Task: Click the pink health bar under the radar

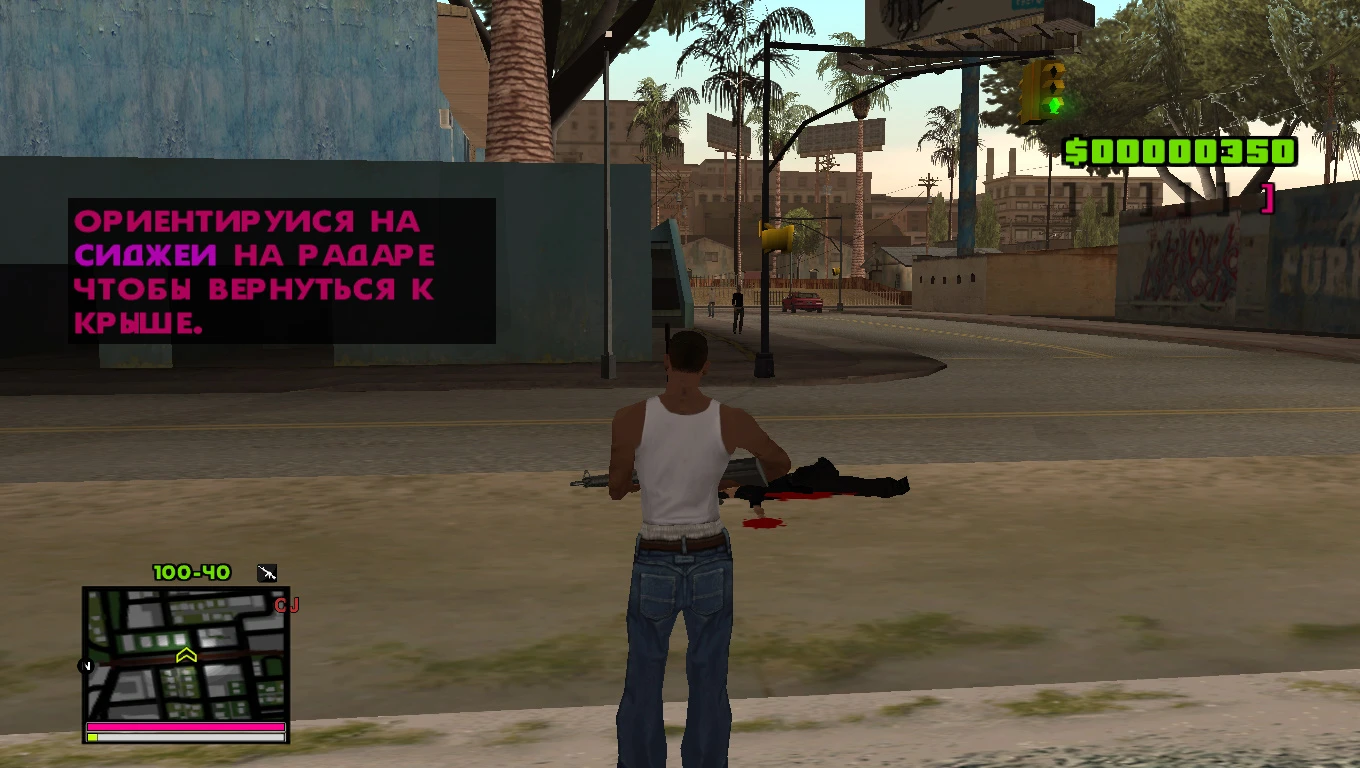Action: 185,724
